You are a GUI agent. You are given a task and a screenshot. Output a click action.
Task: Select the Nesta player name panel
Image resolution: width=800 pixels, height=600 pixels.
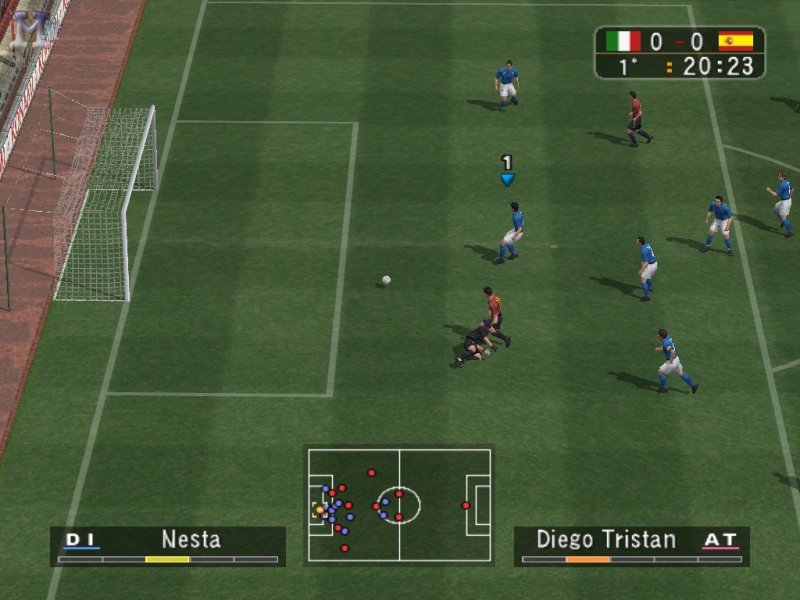[x=168, y=545]
